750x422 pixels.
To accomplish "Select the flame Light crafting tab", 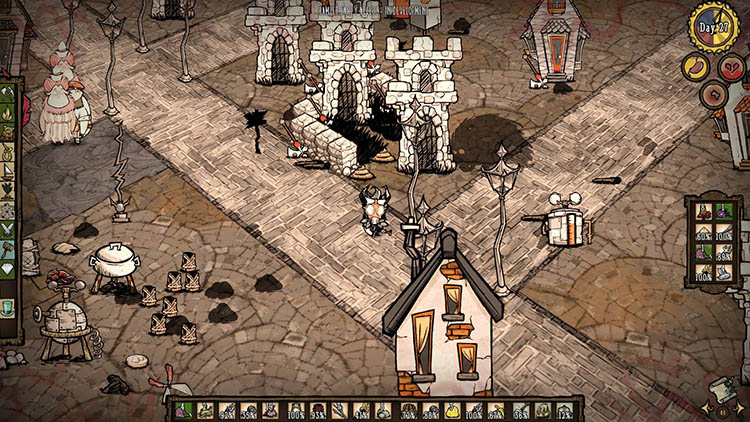I will [10, 113].
